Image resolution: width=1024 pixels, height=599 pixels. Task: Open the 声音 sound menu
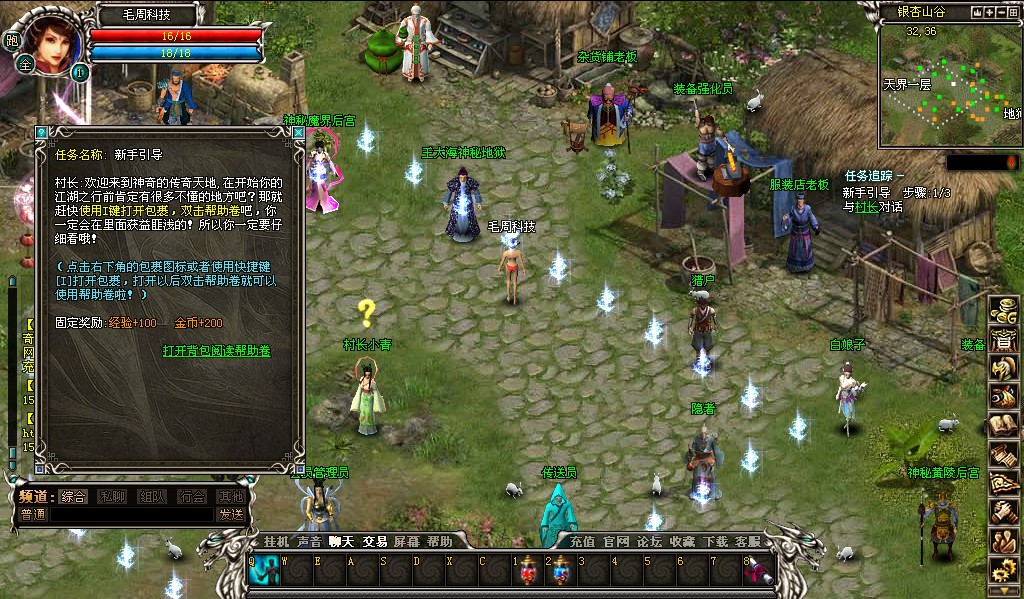click(308, 541)
